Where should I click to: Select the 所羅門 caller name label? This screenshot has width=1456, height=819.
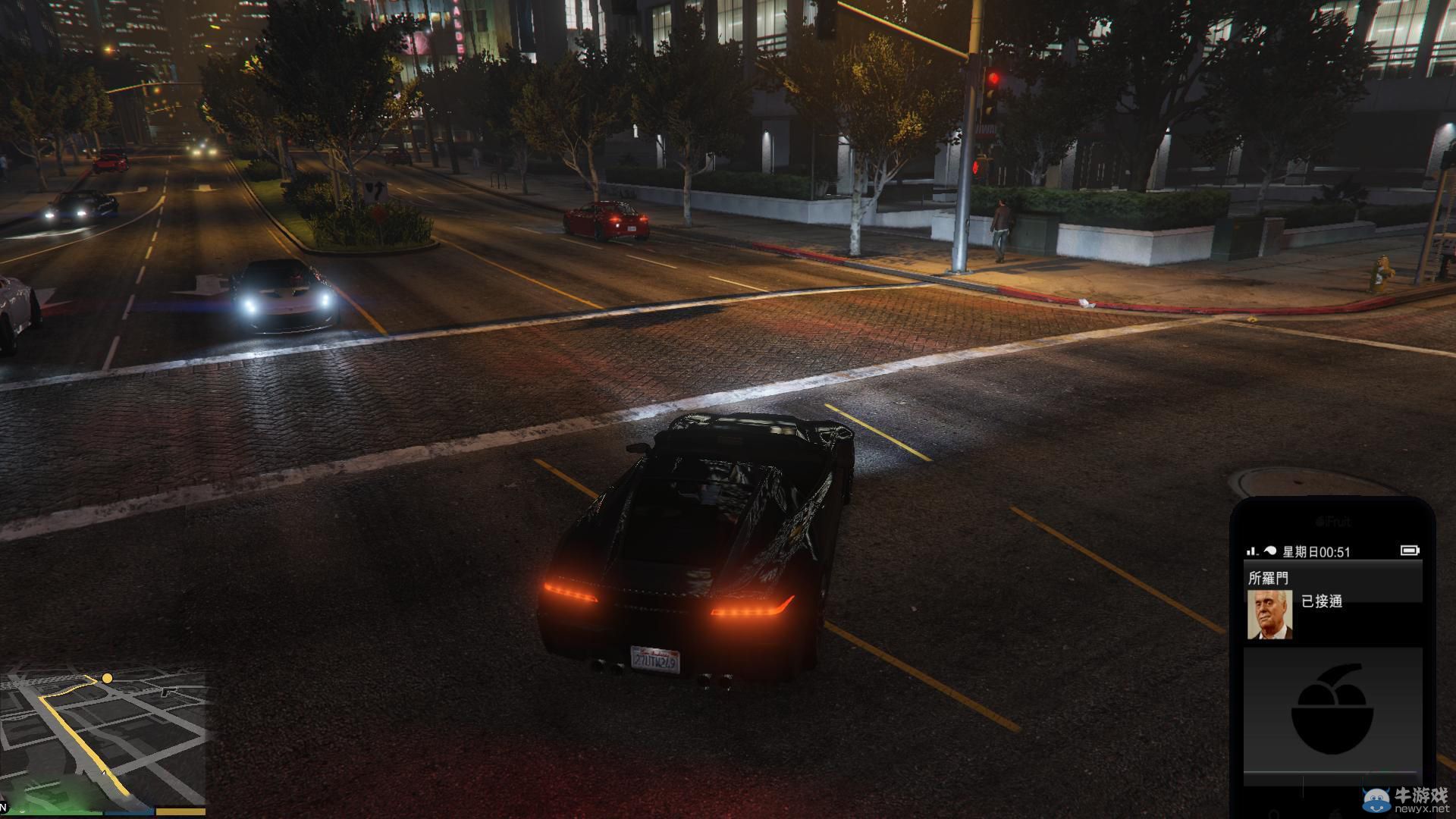click(1269, 578)
